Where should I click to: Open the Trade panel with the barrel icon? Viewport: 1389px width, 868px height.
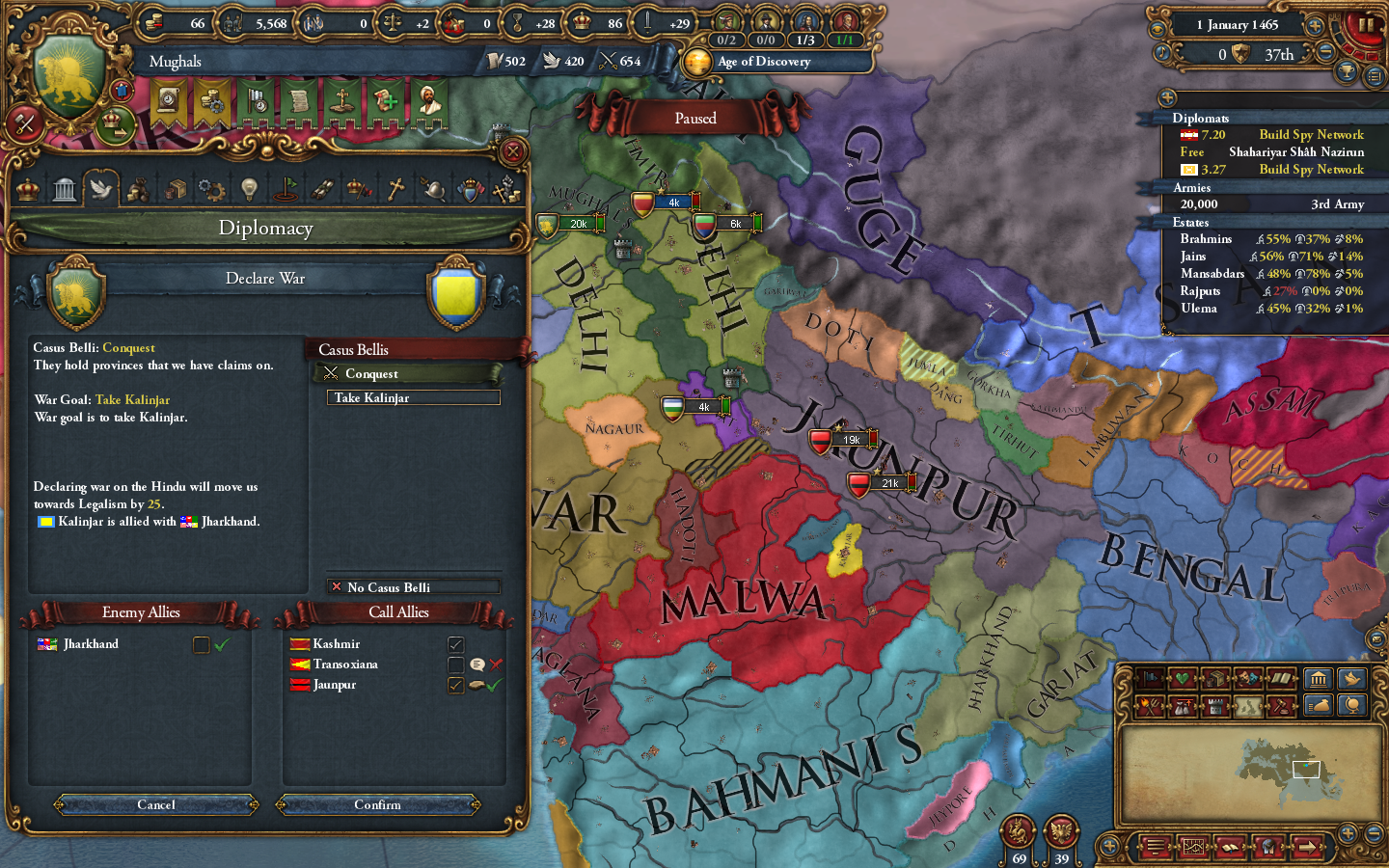(x=176, y=188)
